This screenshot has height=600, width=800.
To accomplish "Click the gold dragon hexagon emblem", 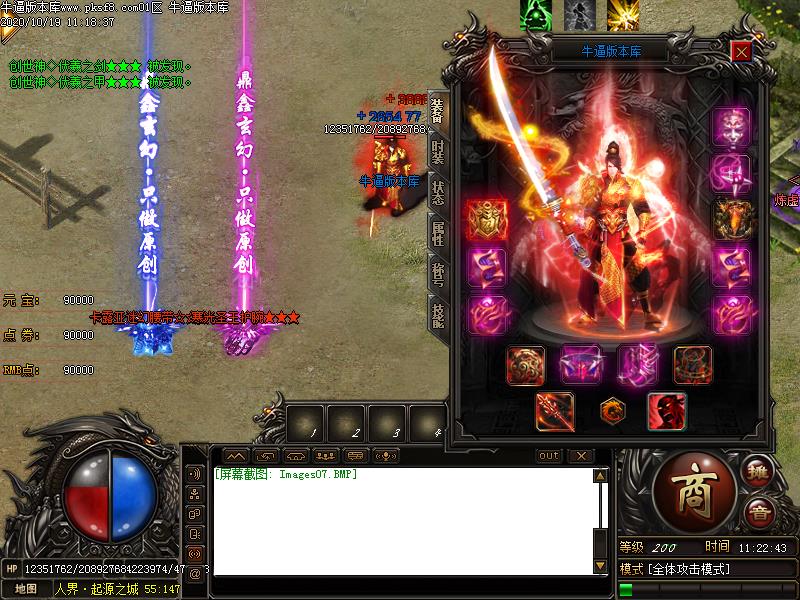I will coord(611,410).
